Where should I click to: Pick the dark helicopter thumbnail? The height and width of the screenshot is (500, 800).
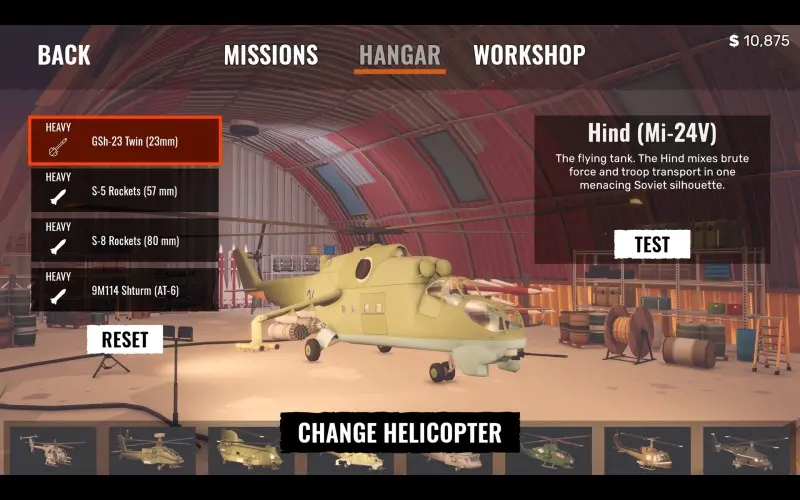(746, 450)
